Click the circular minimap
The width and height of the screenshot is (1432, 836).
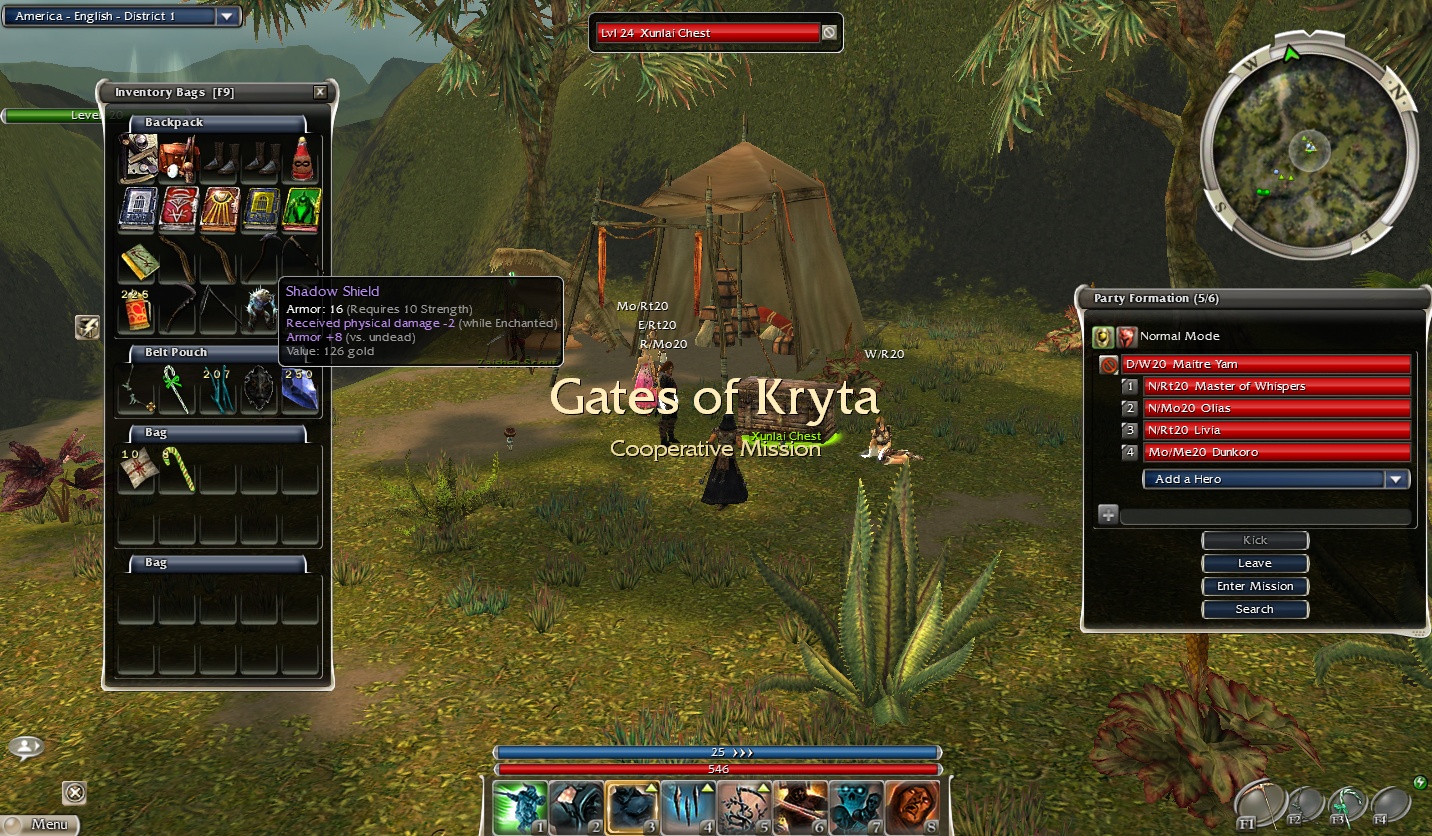[1309, 150]
